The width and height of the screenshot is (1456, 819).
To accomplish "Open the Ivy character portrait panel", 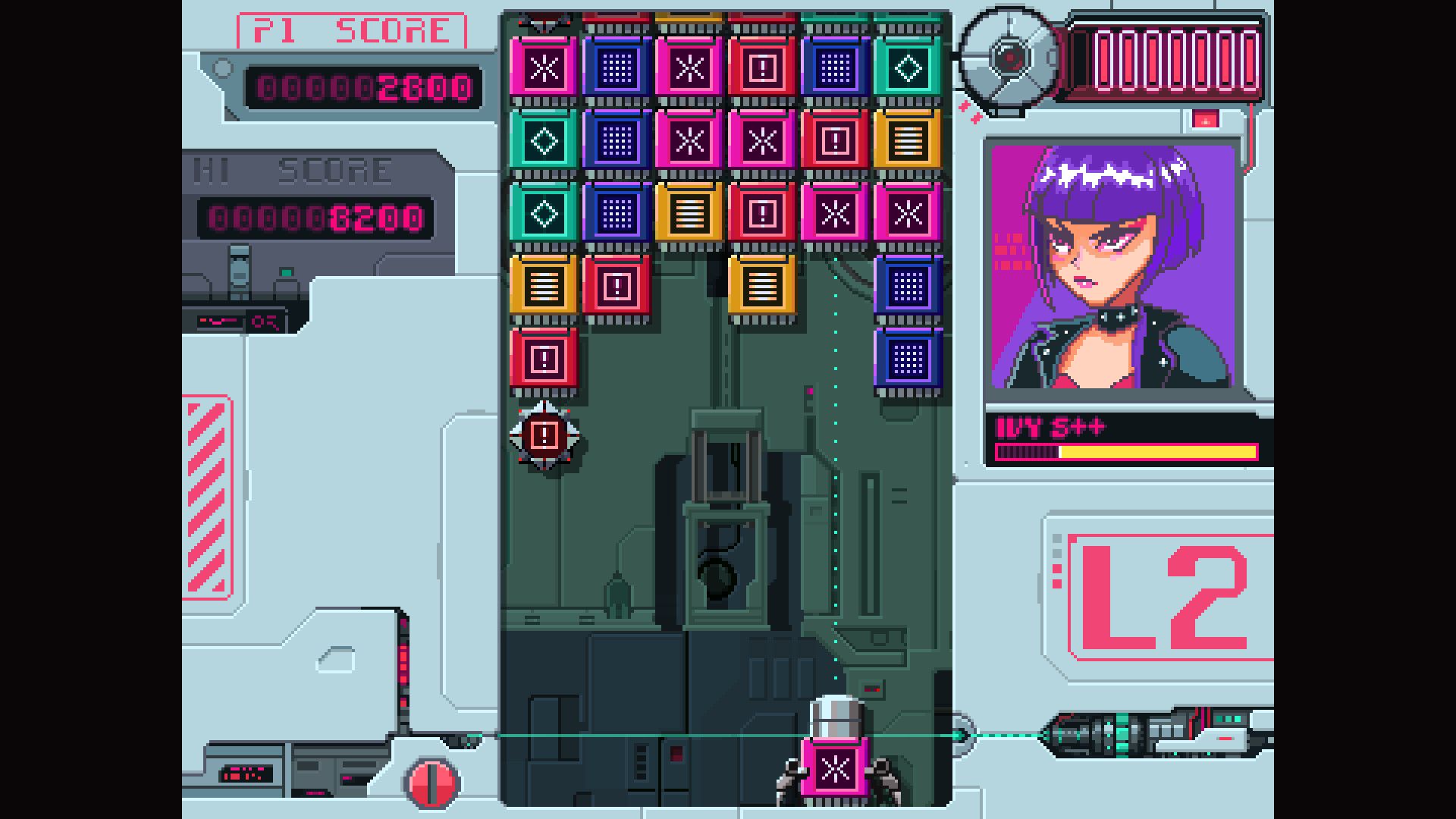I will (x=1113, y=265).
